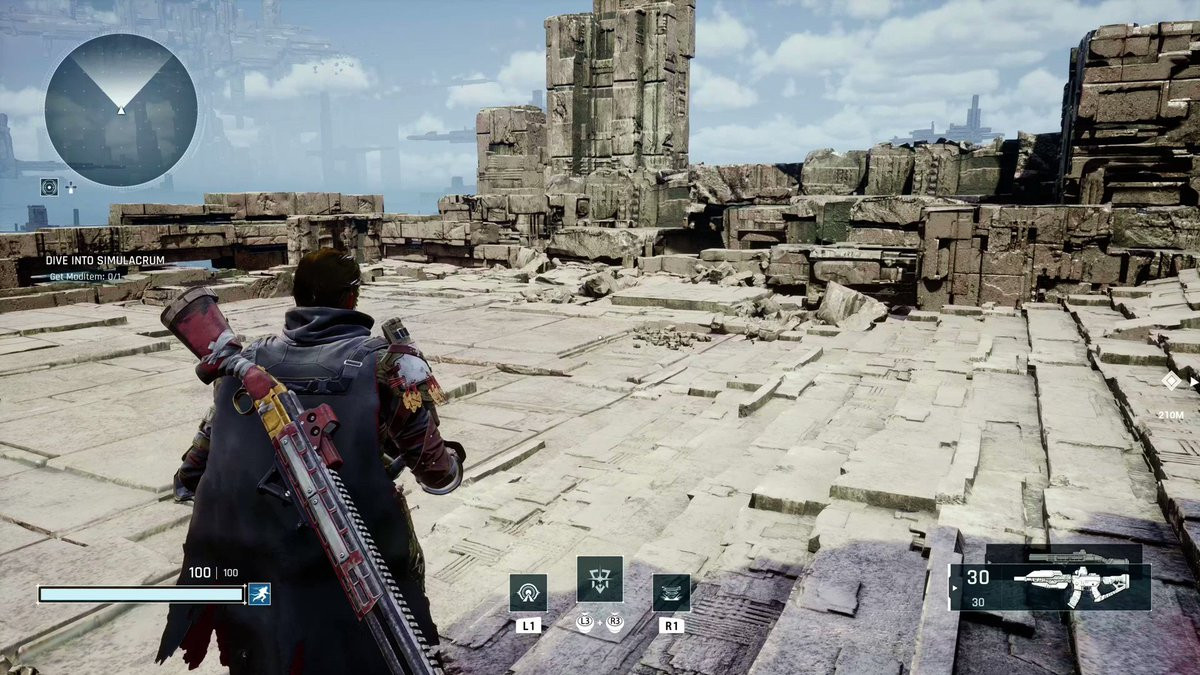Image resolution: width=1200 pixels, height=675 pixels.
Task: Click the sprint runner icon beside the health bar
Action: [x=259, y=594]
